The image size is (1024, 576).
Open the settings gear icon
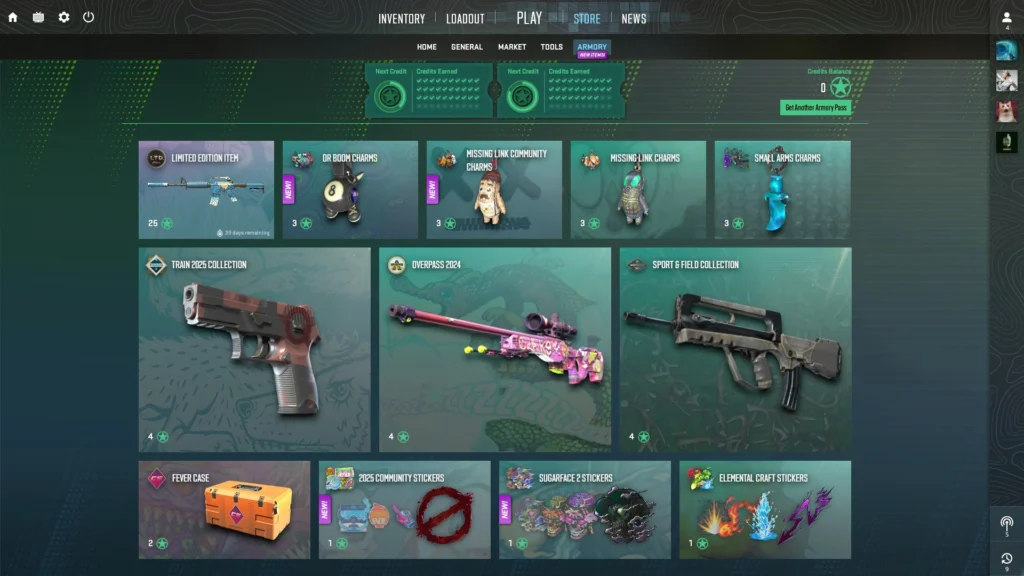(x=64, y=17)
